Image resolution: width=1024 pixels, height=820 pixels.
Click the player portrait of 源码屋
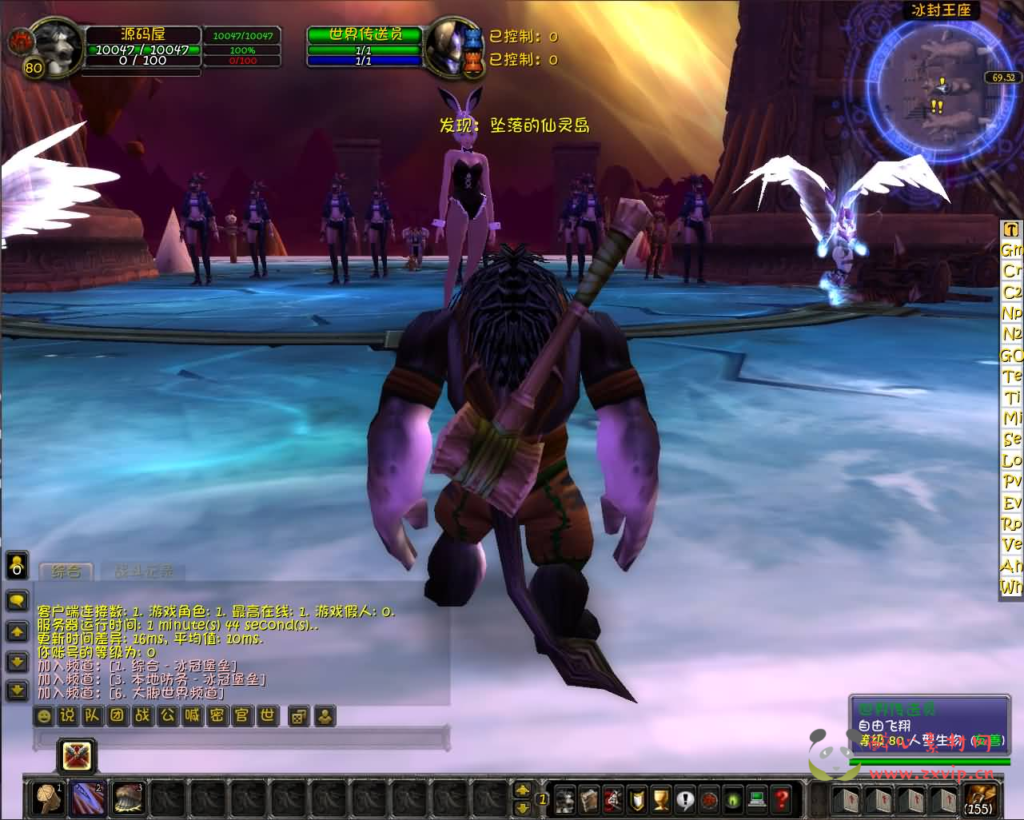point(55,47)
